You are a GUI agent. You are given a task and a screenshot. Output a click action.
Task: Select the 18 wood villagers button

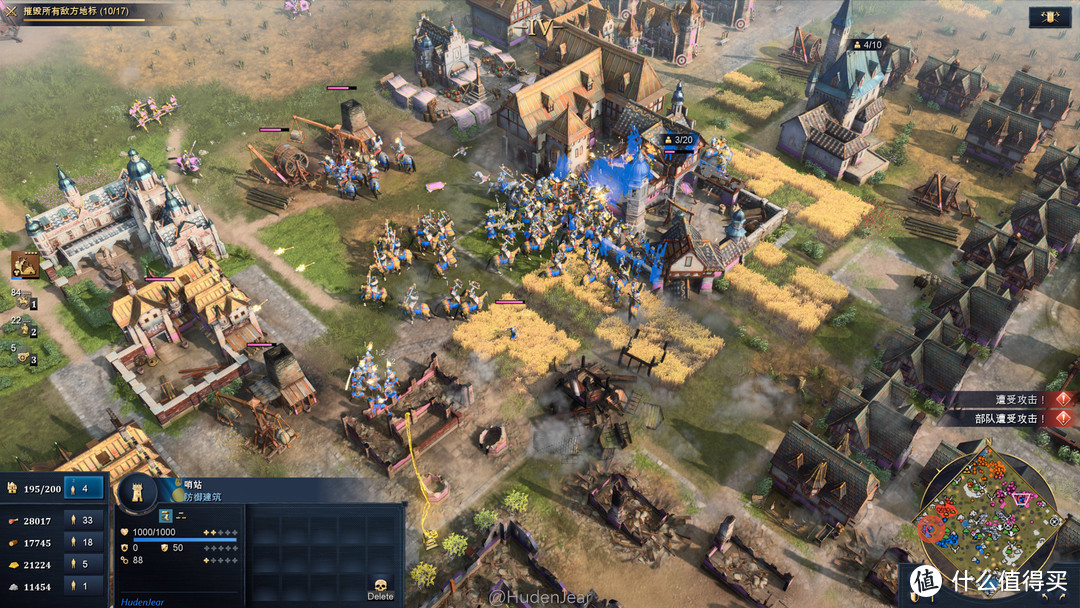(84, 543)
